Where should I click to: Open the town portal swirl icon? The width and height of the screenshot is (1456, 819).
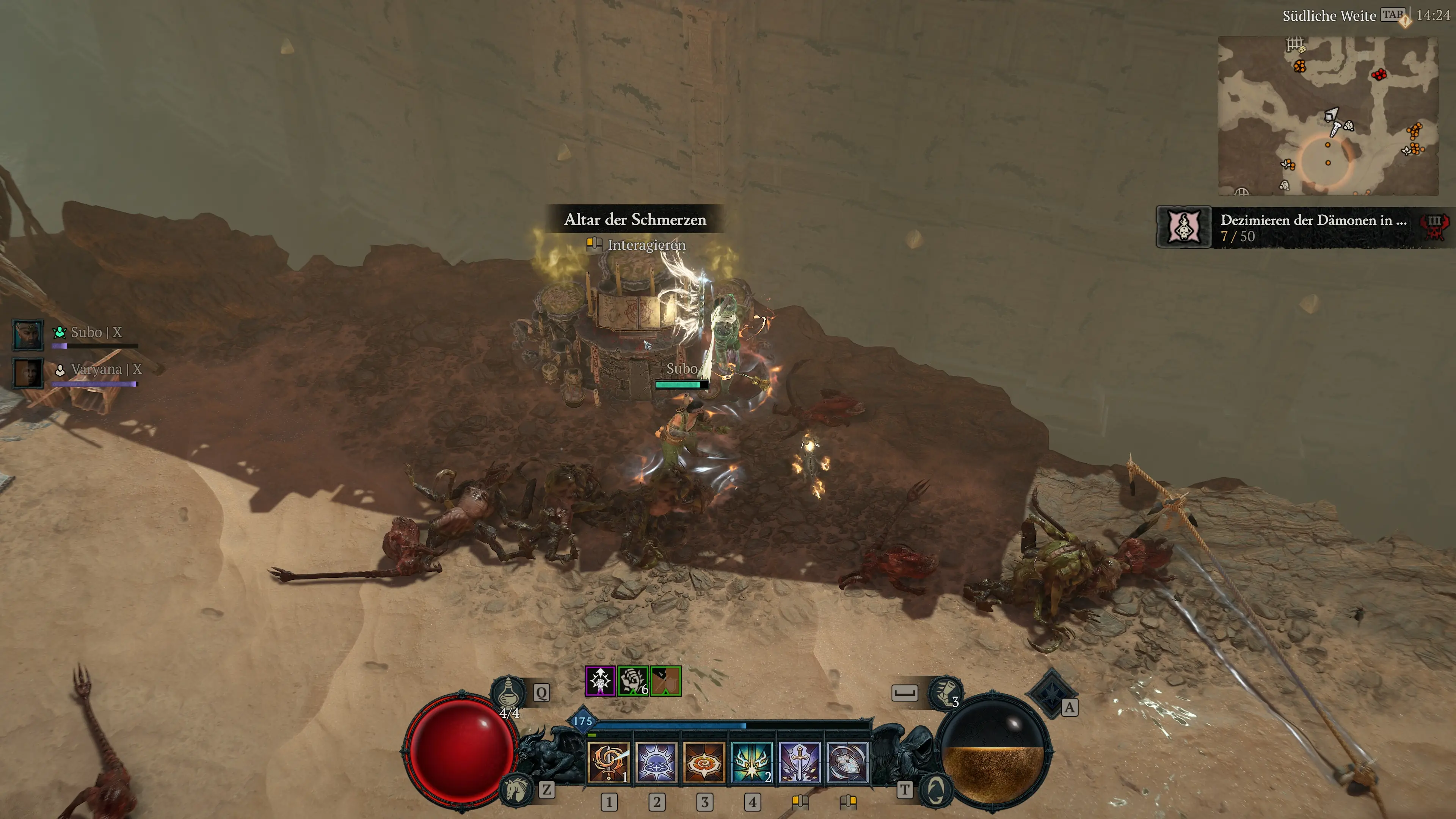coord(937,789)
